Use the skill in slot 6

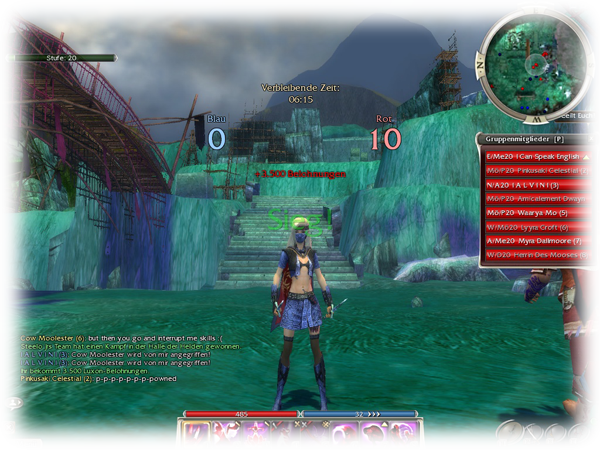point(345,434)
